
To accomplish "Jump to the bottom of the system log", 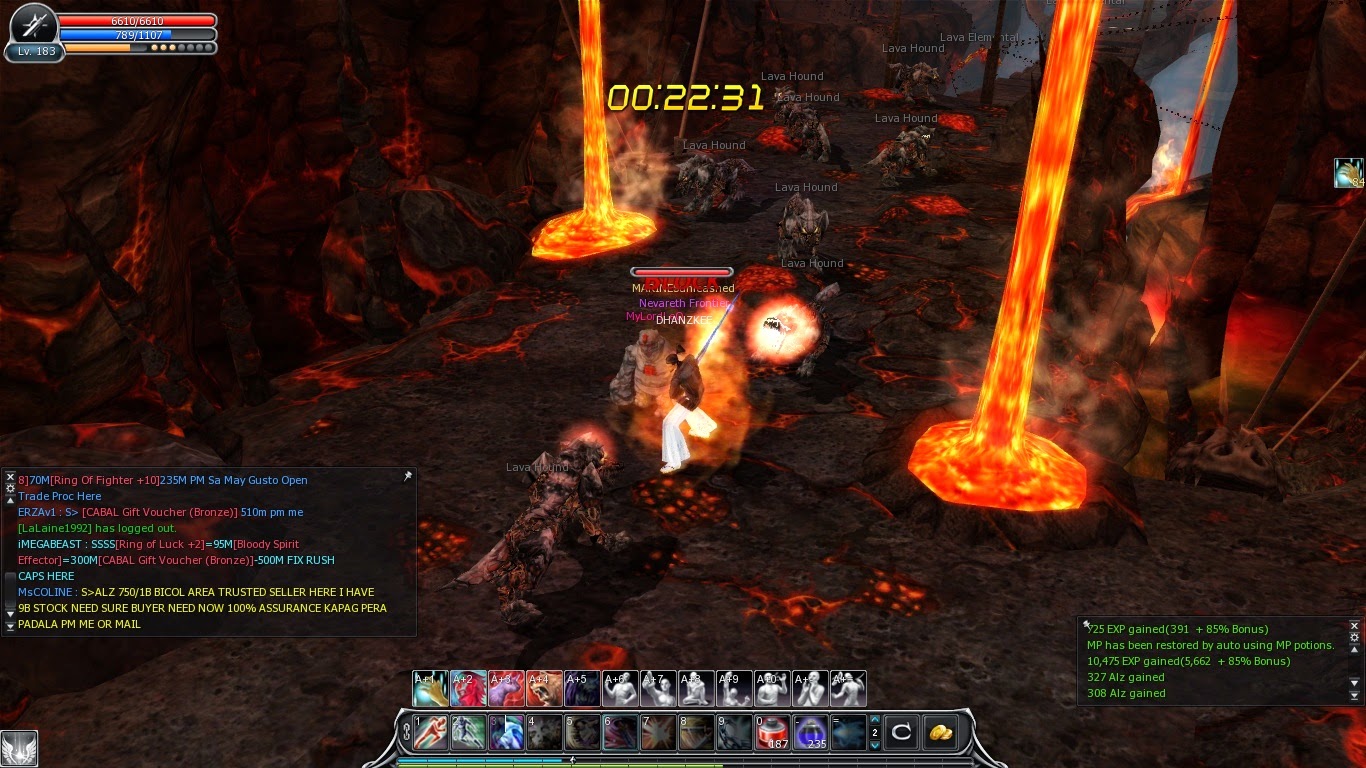I will pos(1355,696).
